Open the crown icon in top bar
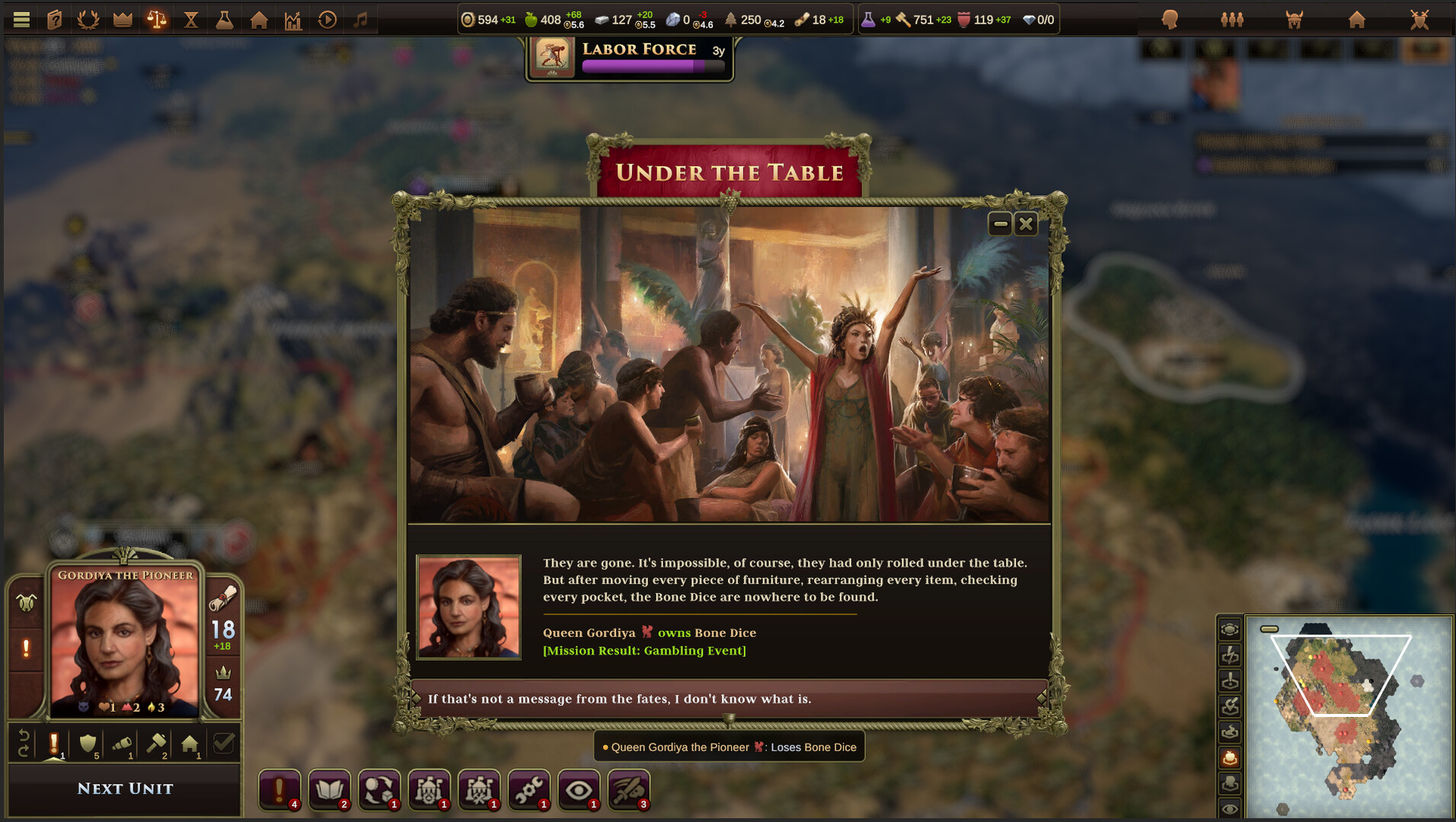Image resolution: width=1456 pixels, height=822 pixels. tap(123, 19)
